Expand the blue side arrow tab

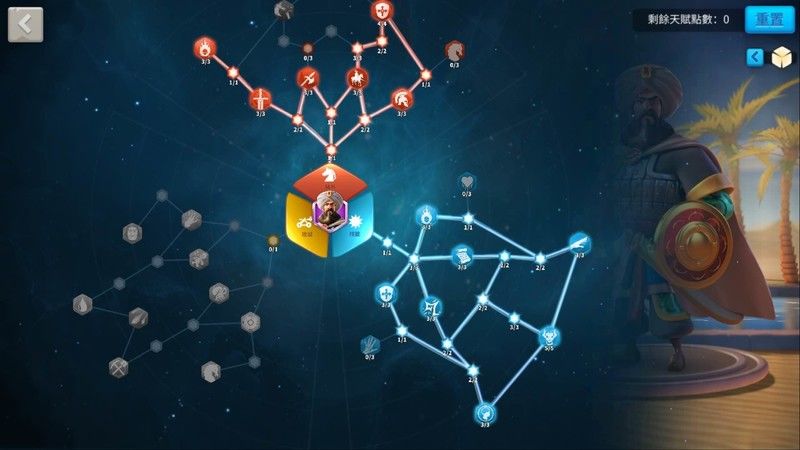[756, 58]
